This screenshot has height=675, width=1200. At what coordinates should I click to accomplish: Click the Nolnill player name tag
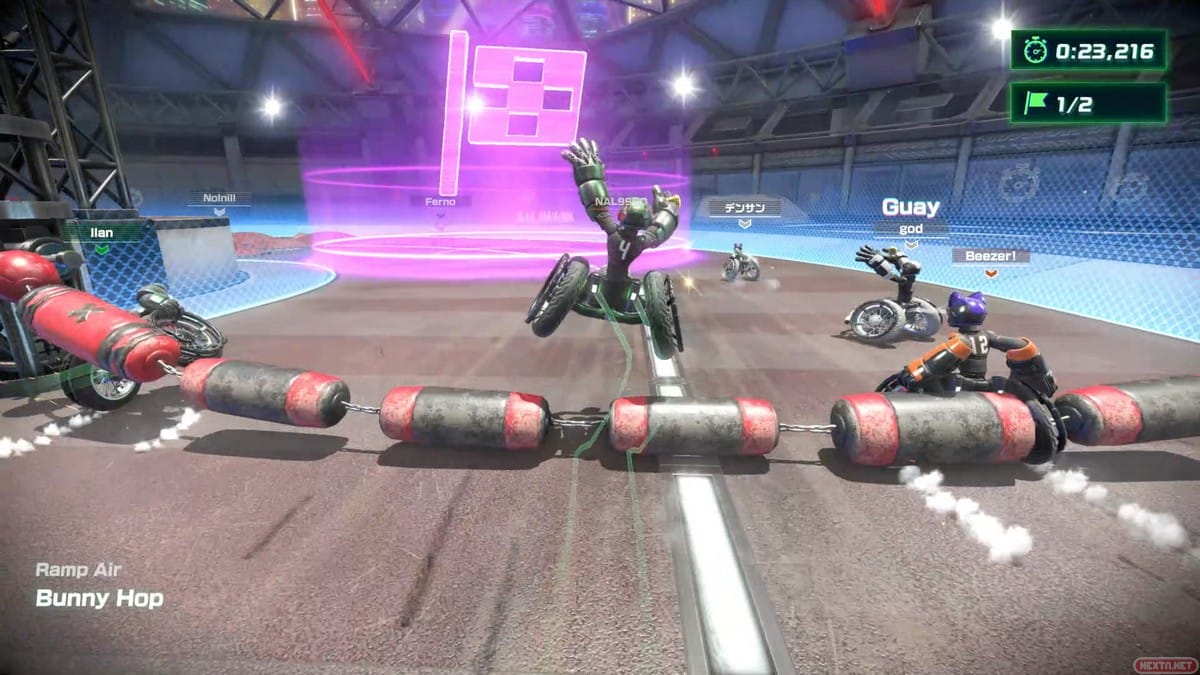(x=219, y=199)
